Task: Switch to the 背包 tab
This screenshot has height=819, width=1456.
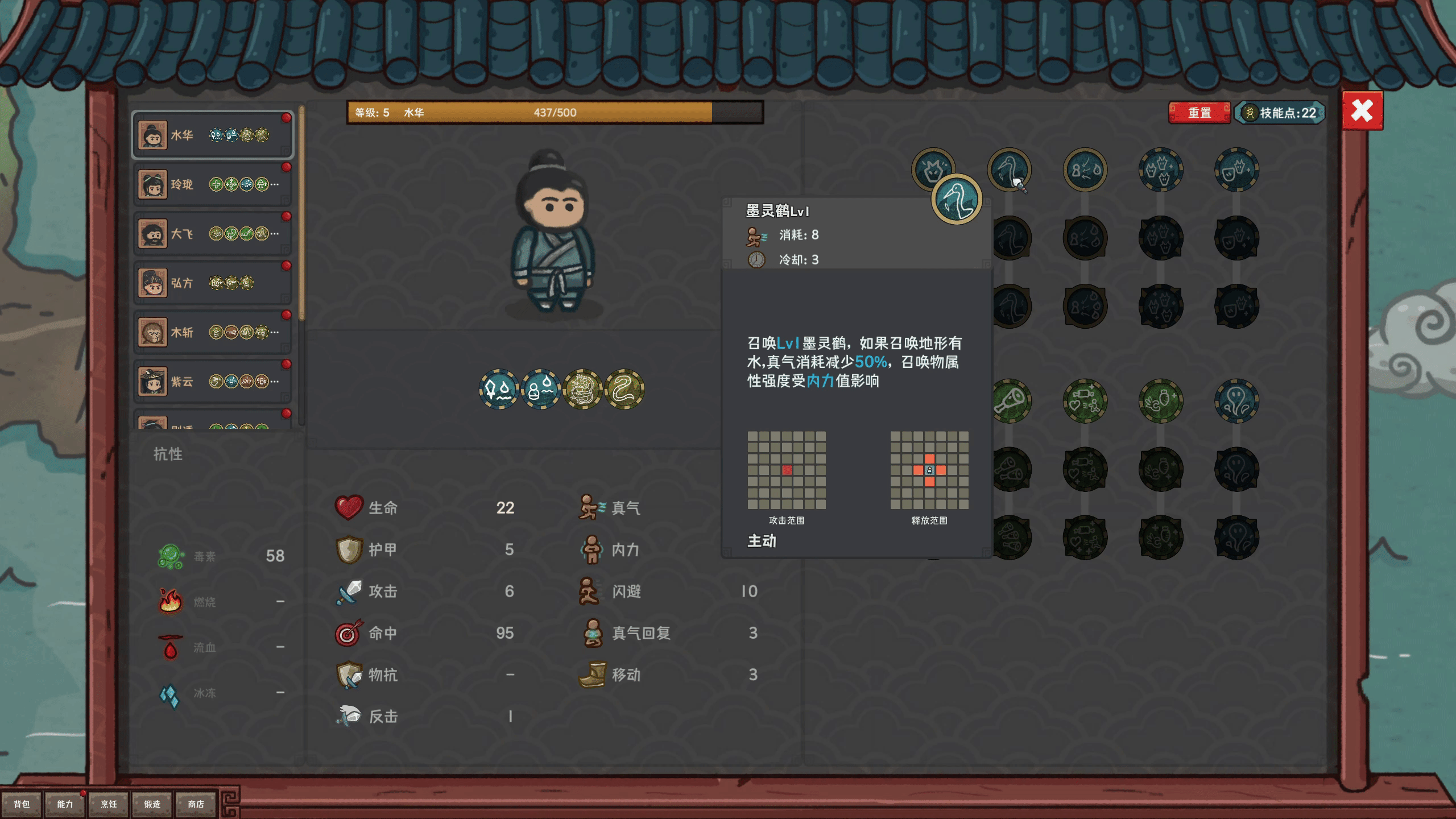Action: click(x=23, y=804)
